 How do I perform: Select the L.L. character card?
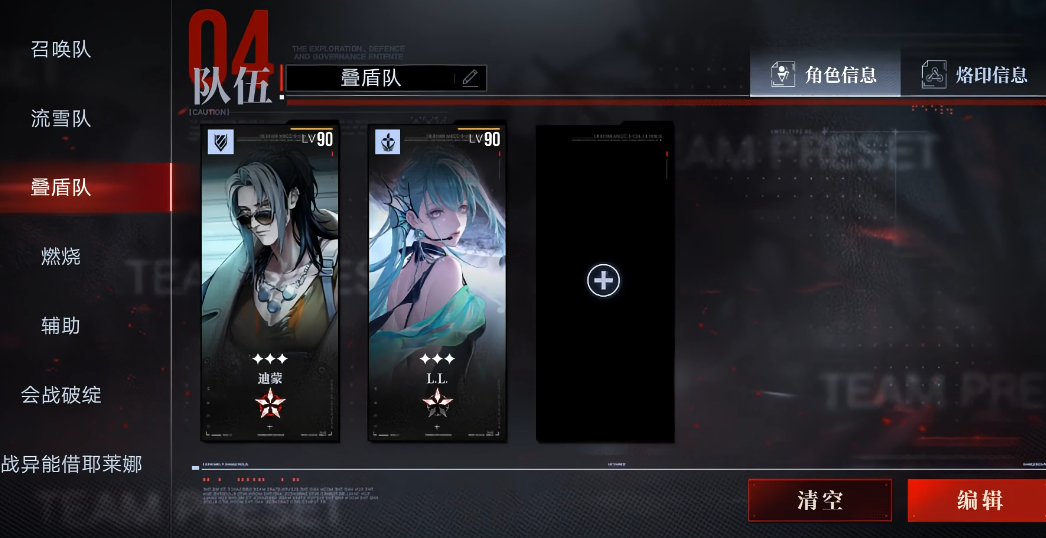tap(437, 282)
